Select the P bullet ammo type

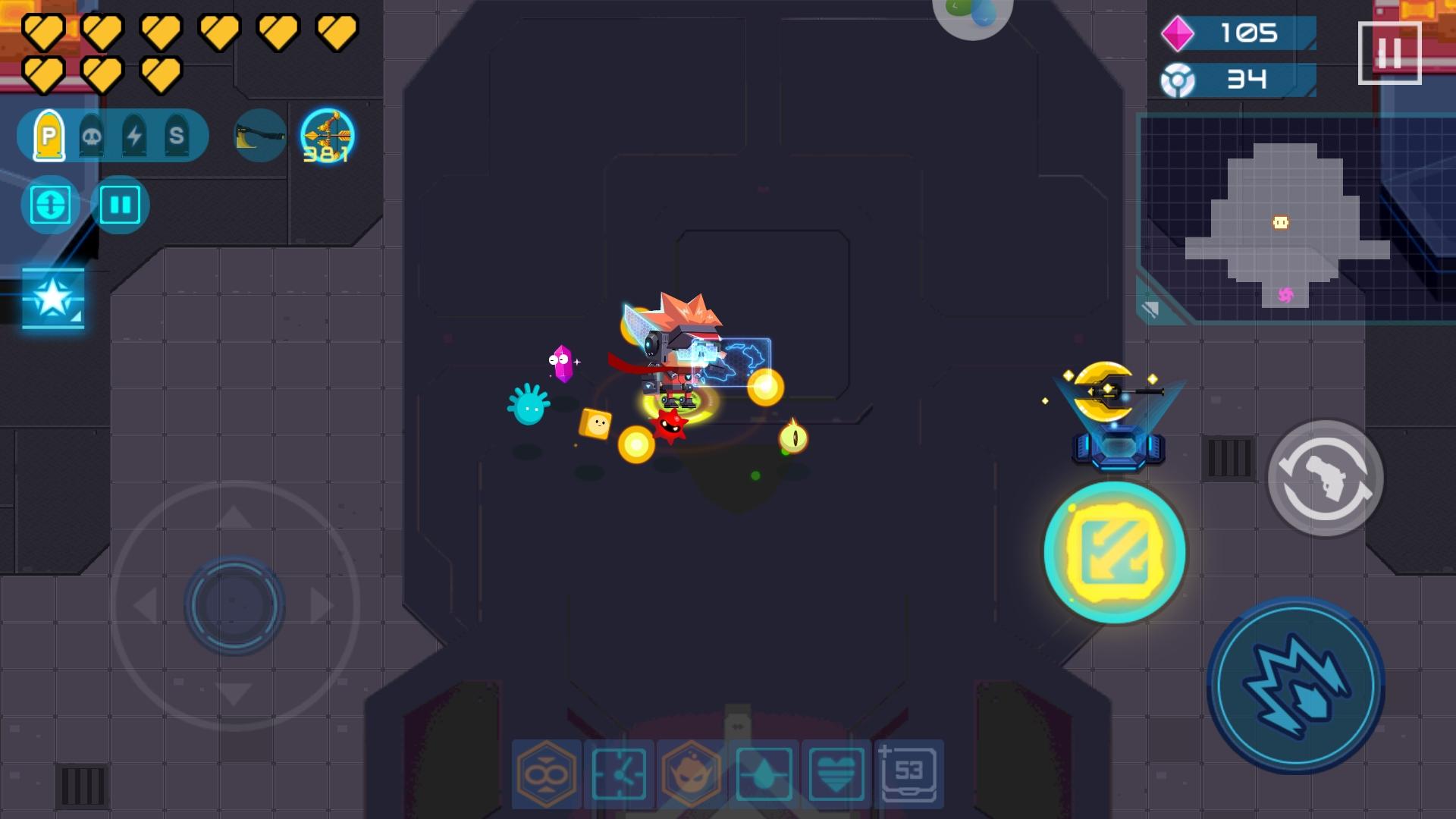49,135
